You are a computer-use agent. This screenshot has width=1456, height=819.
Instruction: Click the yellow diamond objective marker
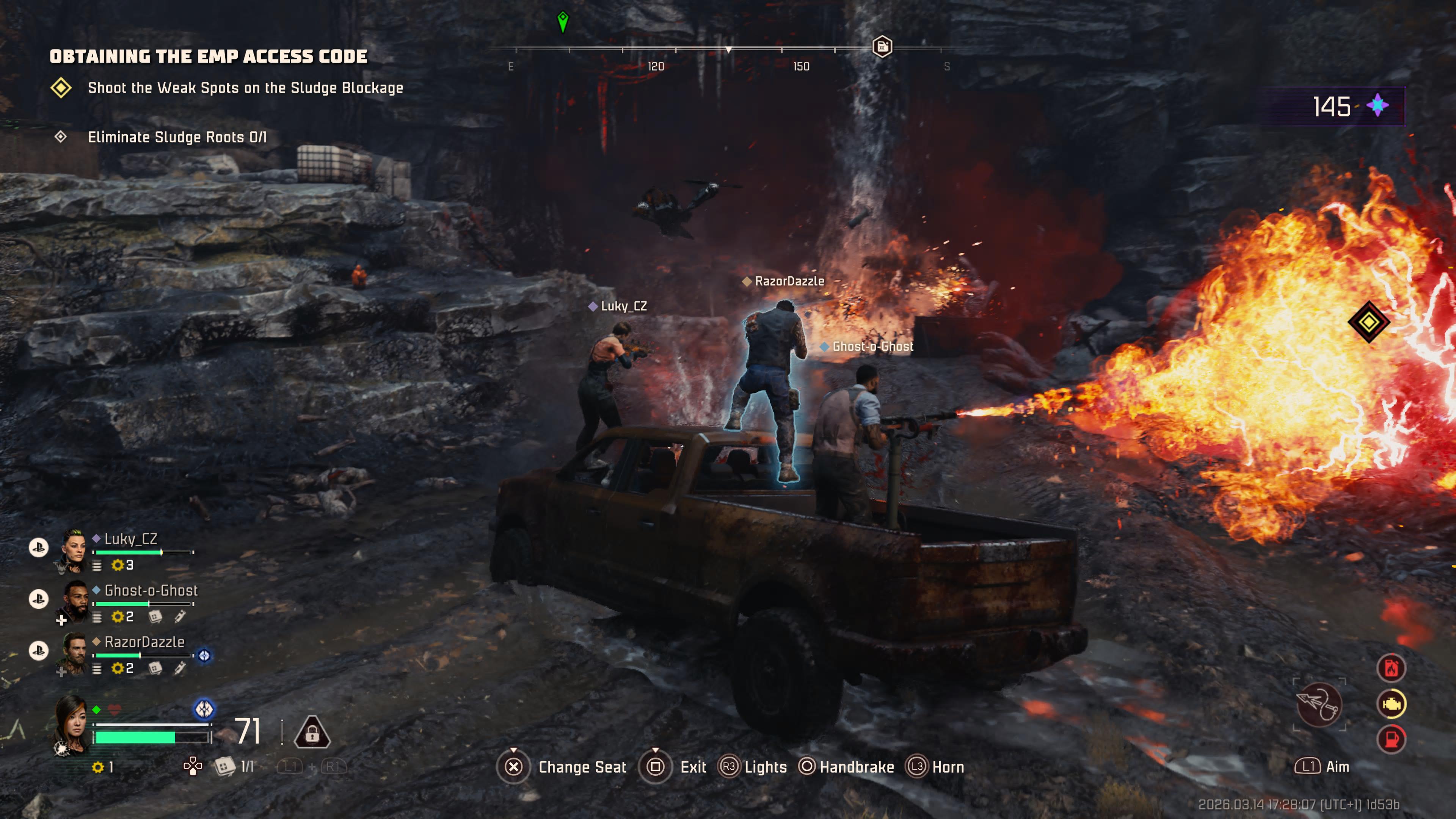click(x=1368, y=322)
